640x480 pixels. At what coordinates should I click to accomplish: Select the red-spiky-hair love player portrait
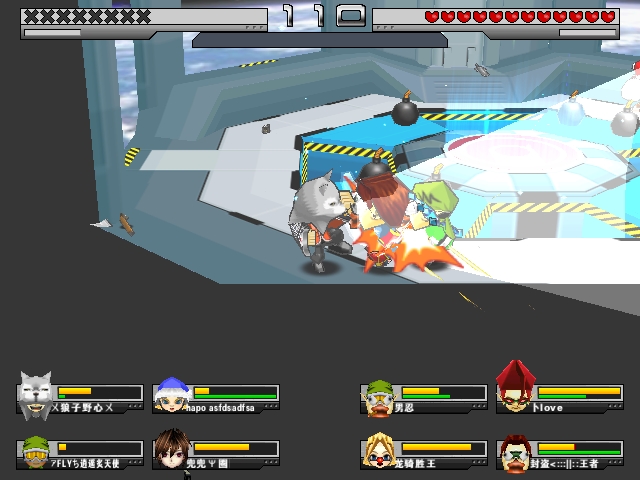coord(515,389)
